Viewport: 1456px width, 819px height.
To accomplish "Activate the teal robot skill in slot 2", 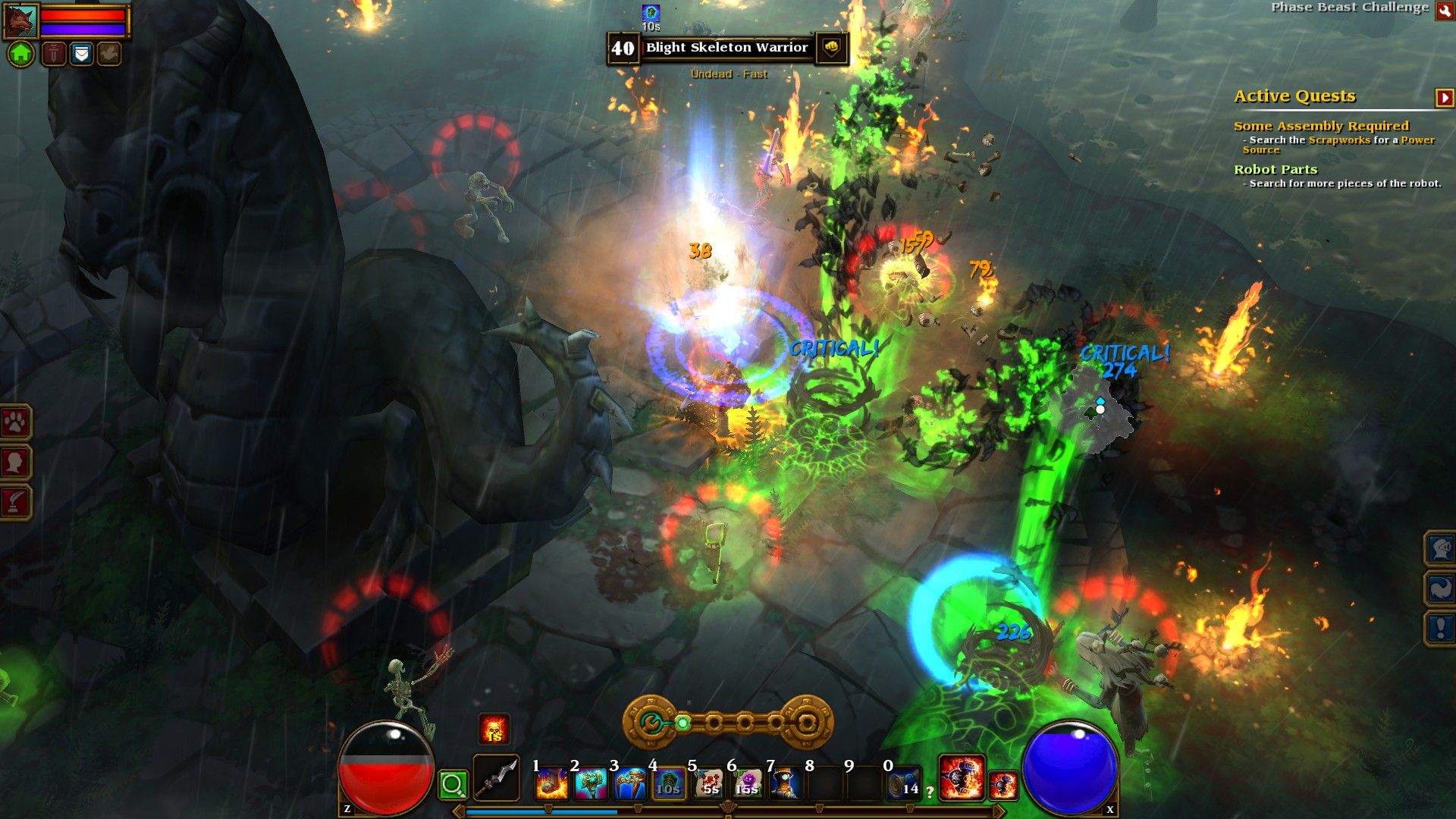I will (591, 784).
